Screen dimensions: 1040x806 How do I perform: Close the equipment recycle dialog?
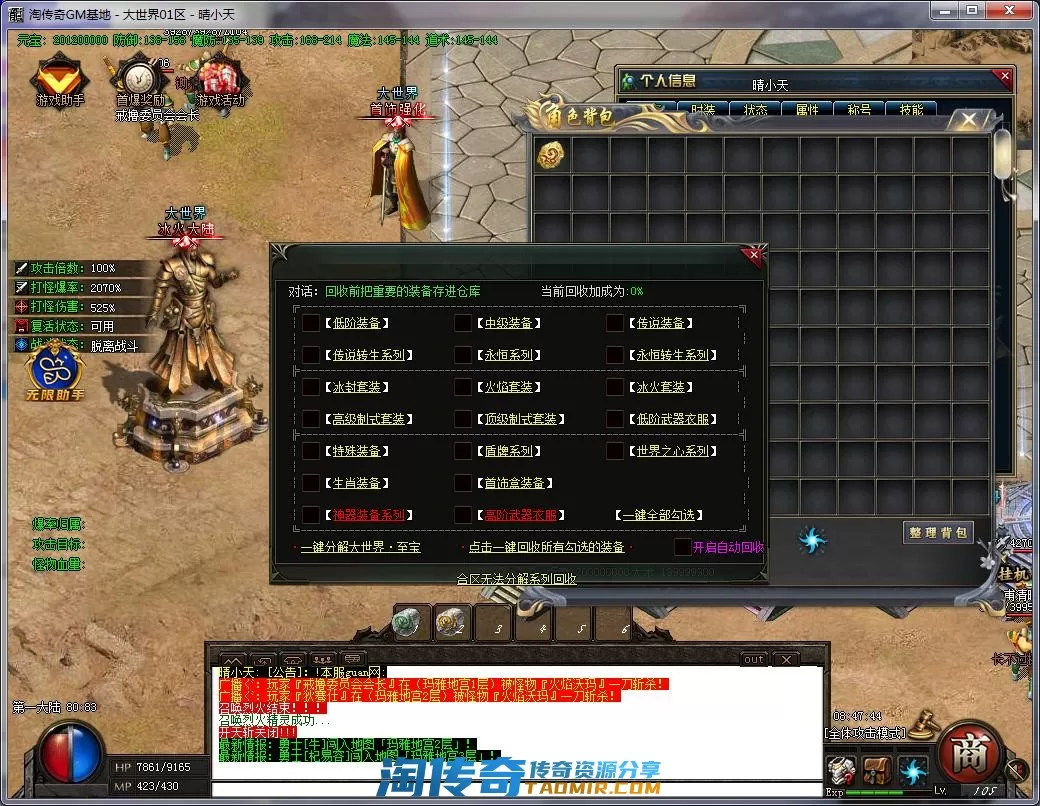coord(754,255)
